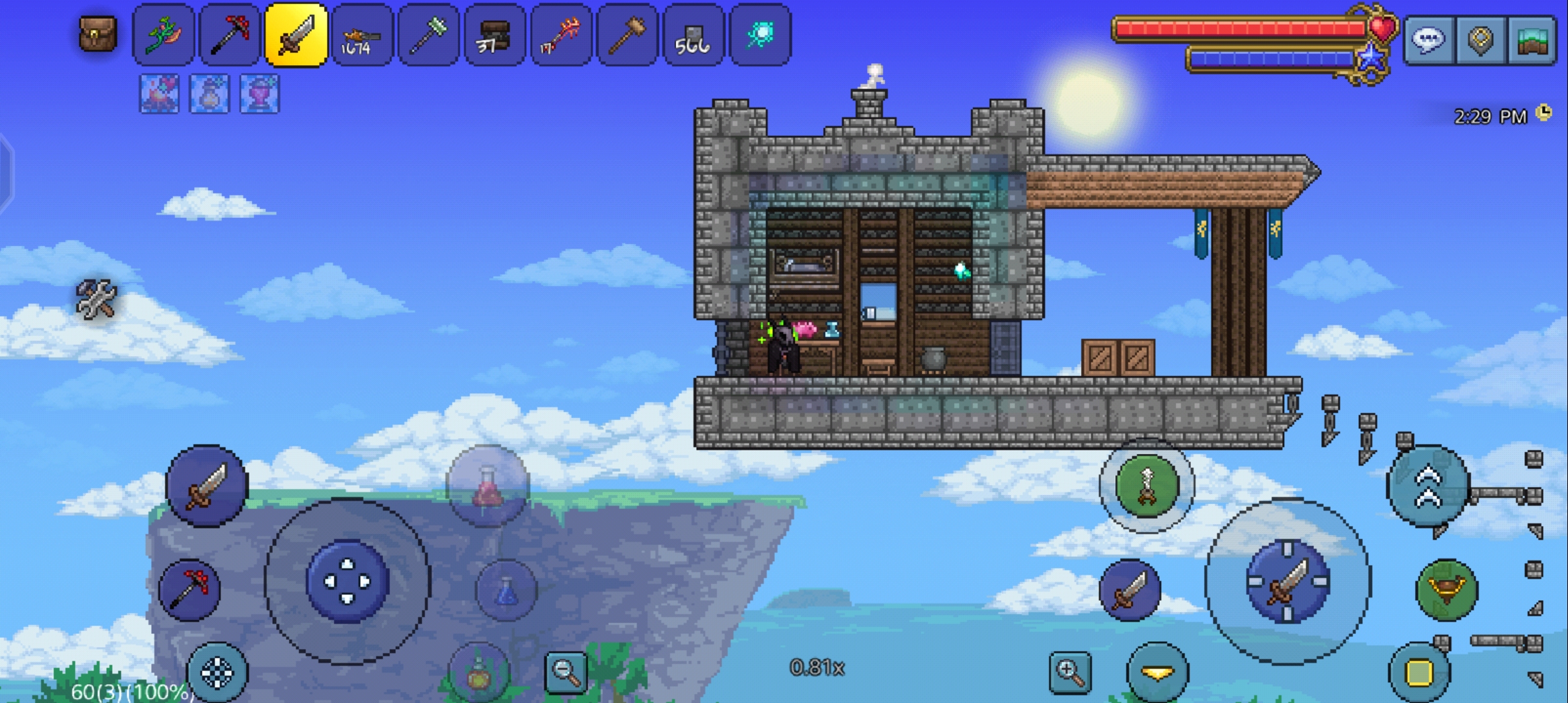Screen dimensions: 1568x703
Task: Tap the double-arrow jump button
Action: point(1428,486)
